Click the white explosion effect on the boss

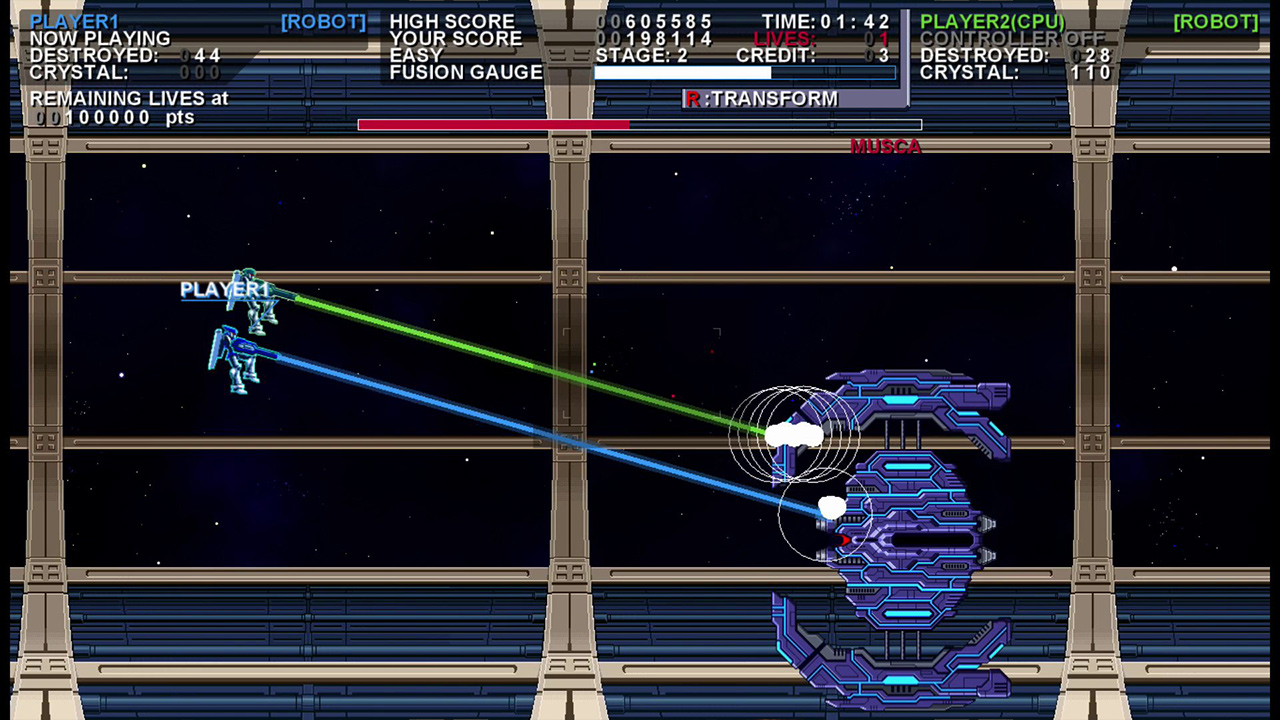point(795,432)
